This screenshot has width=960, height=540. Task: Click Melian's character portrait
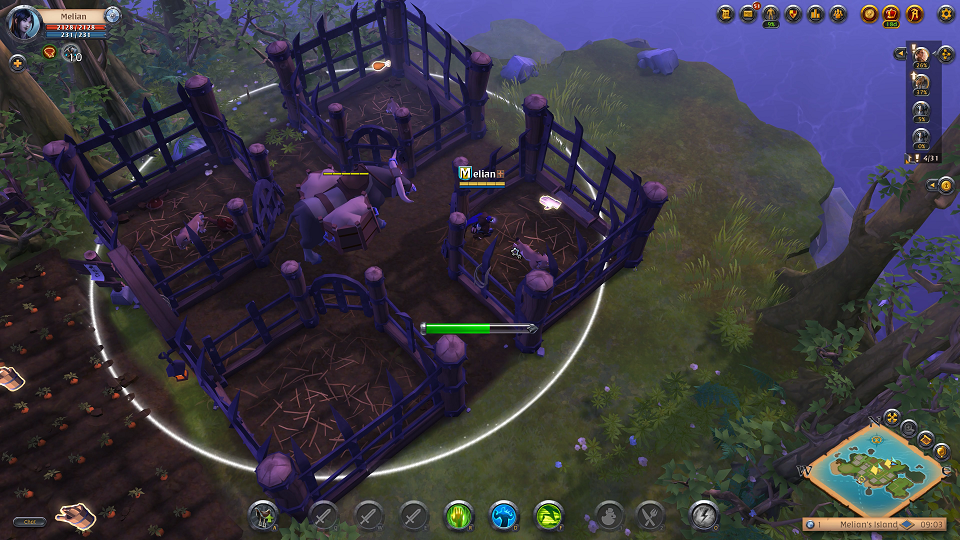pos(24,22)
